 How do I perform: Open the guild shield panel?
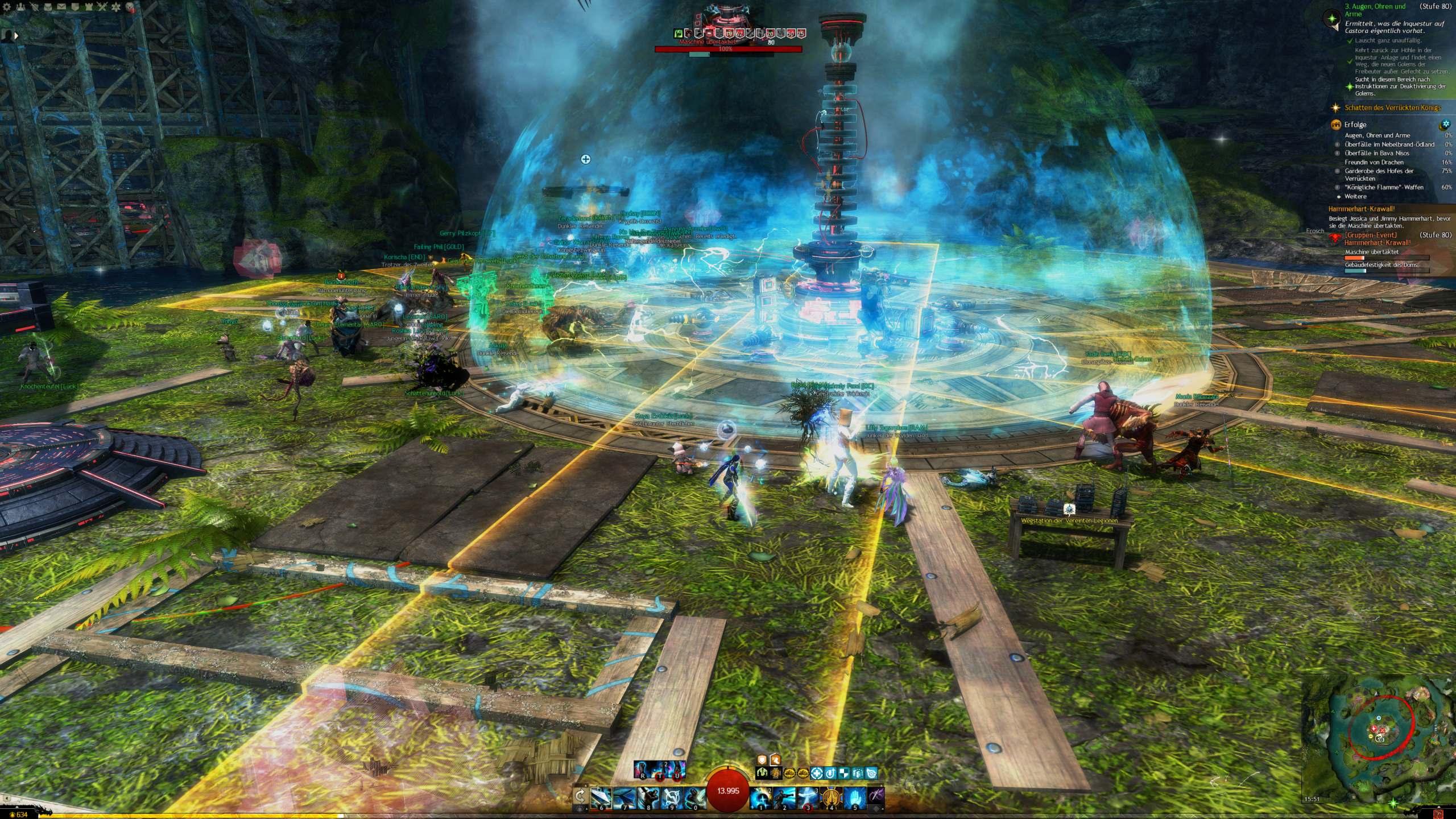pyautogui.click(x=75, y=7)
